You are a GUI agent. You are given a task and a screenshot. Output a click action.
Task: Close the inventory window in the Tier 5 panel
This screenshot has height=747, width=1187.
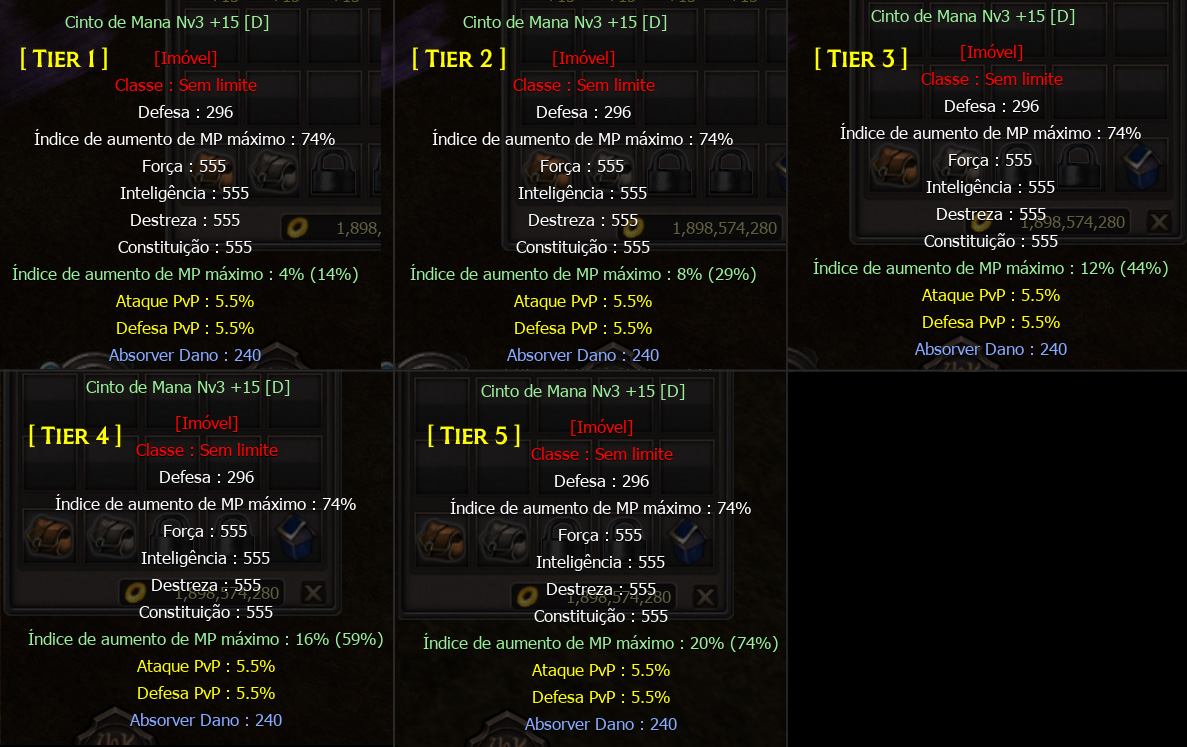pos(705,597)
